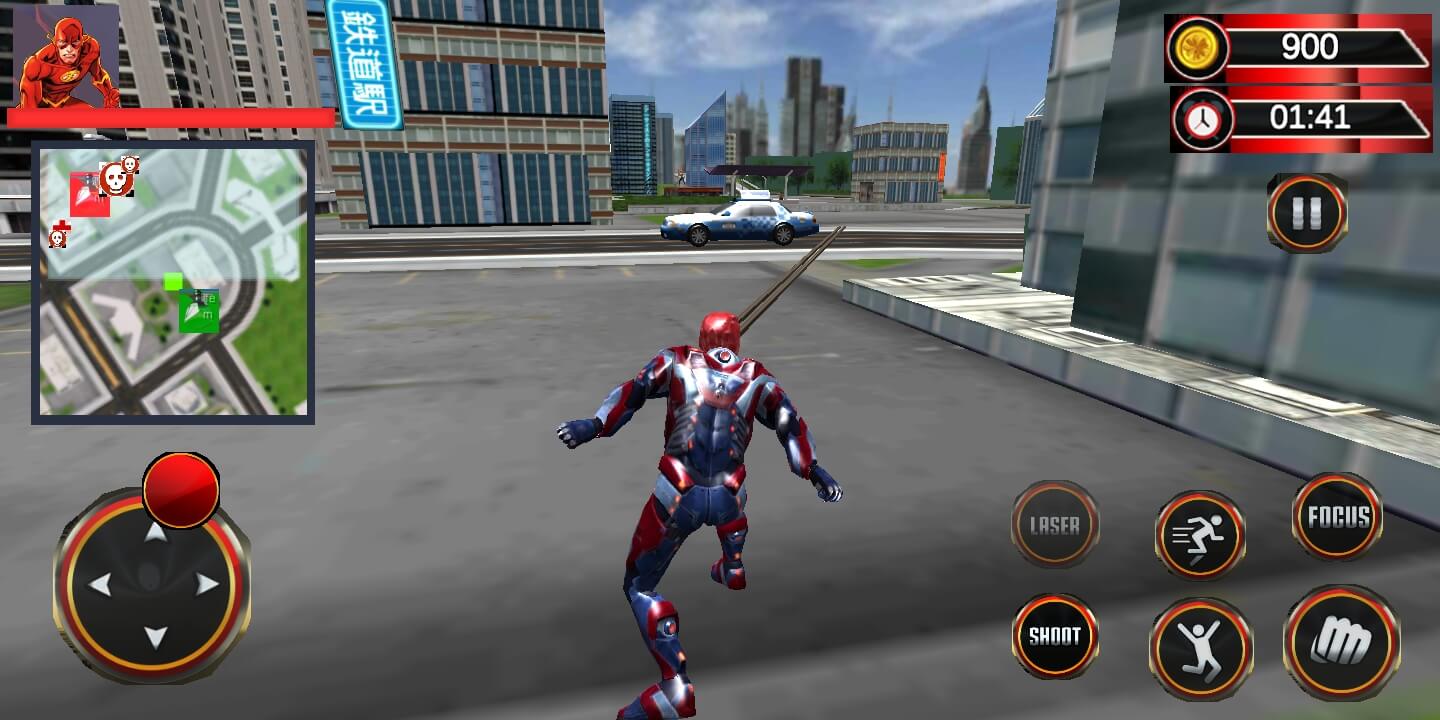Image resolution: width=1440 pixels, height=720 pixels.
Task: Fire the Laser ability
Action: coord(1054,525)
